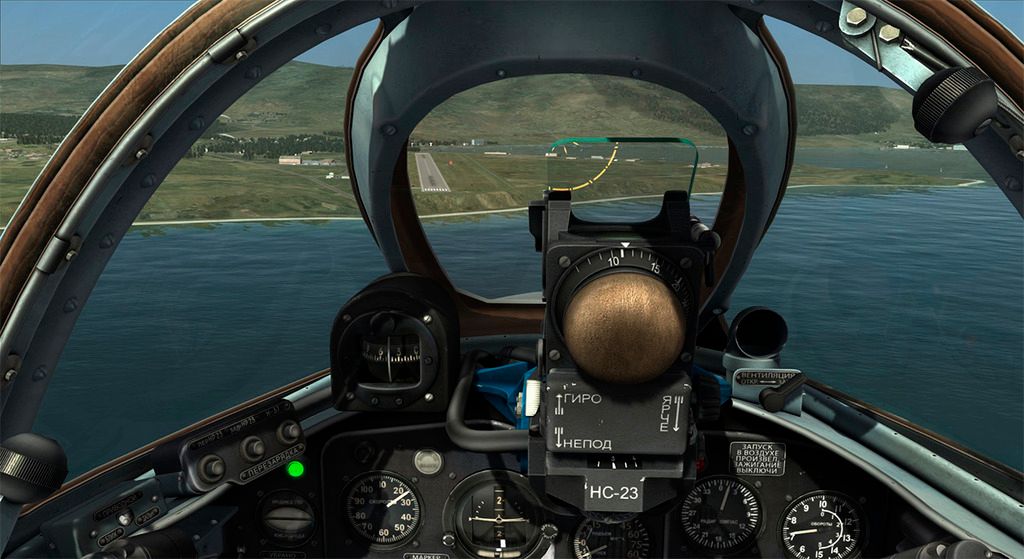Push the Н-37 cannon reload button
Screen dimensions: 1024x559
[289, 432]
